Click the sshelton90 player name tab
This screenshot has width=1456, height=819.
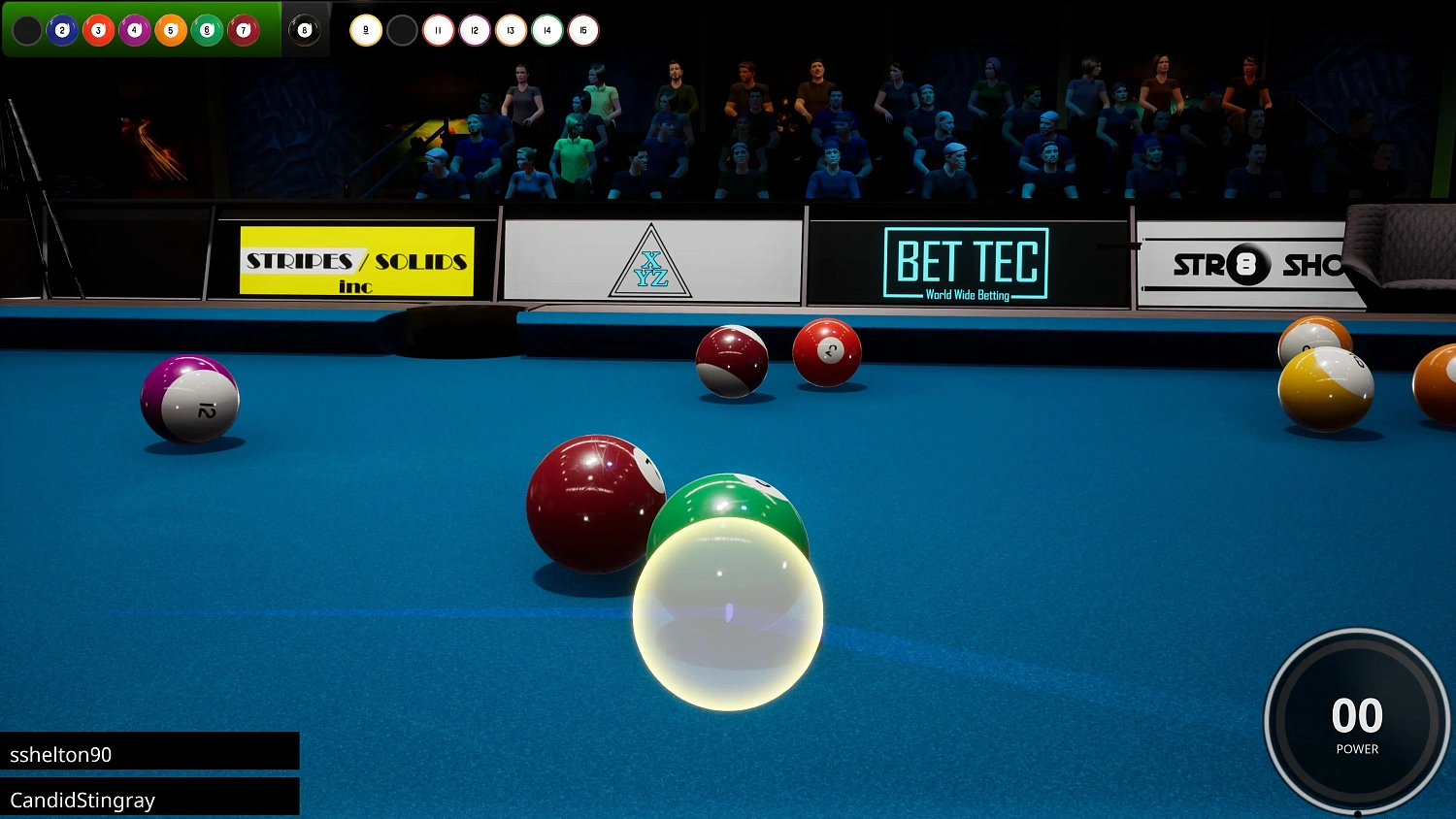[150, 752]
